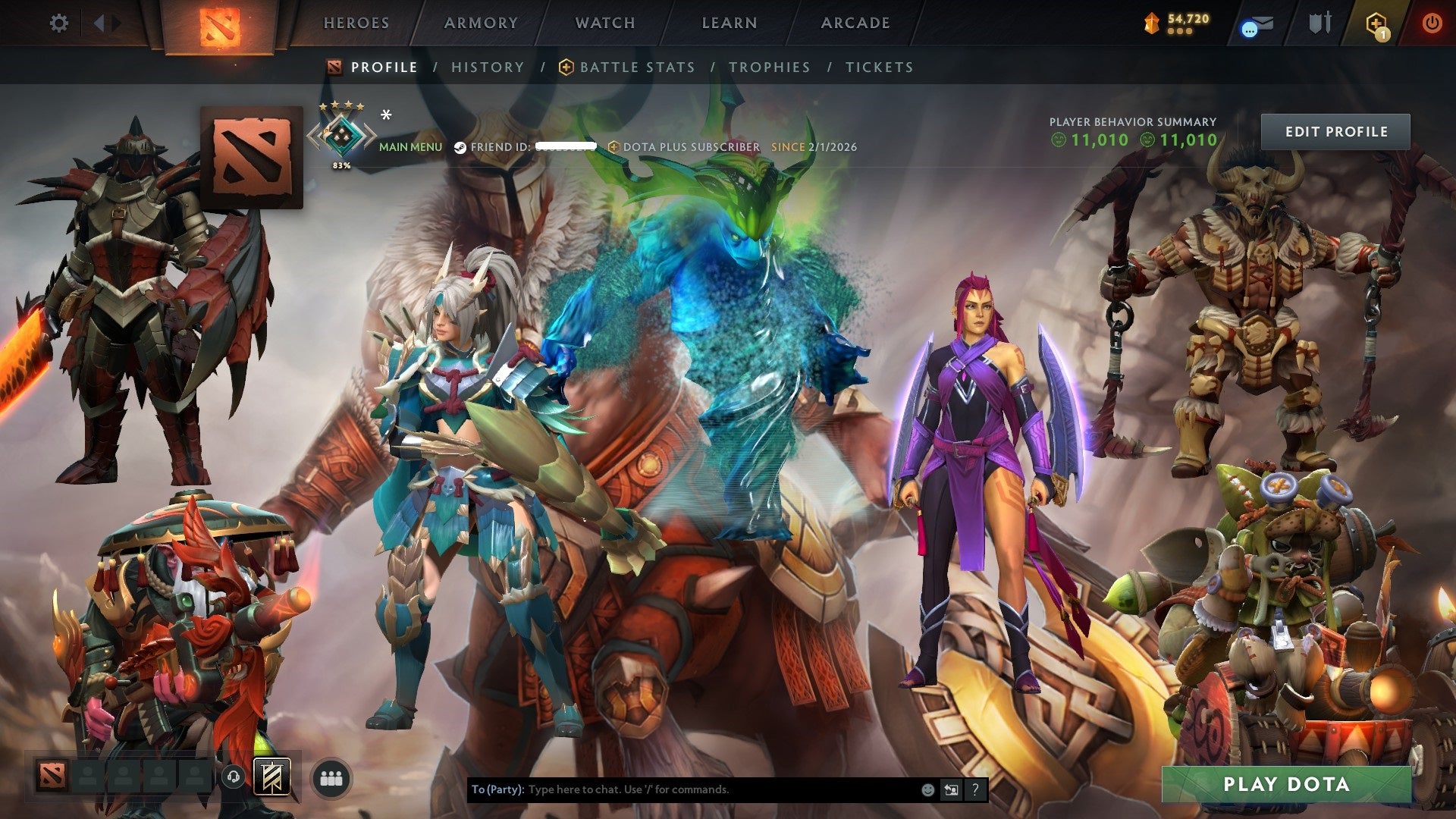Switch to the BATTLE STATS tab
This screenshot has height=819, width=1456.
pos(635,67)
